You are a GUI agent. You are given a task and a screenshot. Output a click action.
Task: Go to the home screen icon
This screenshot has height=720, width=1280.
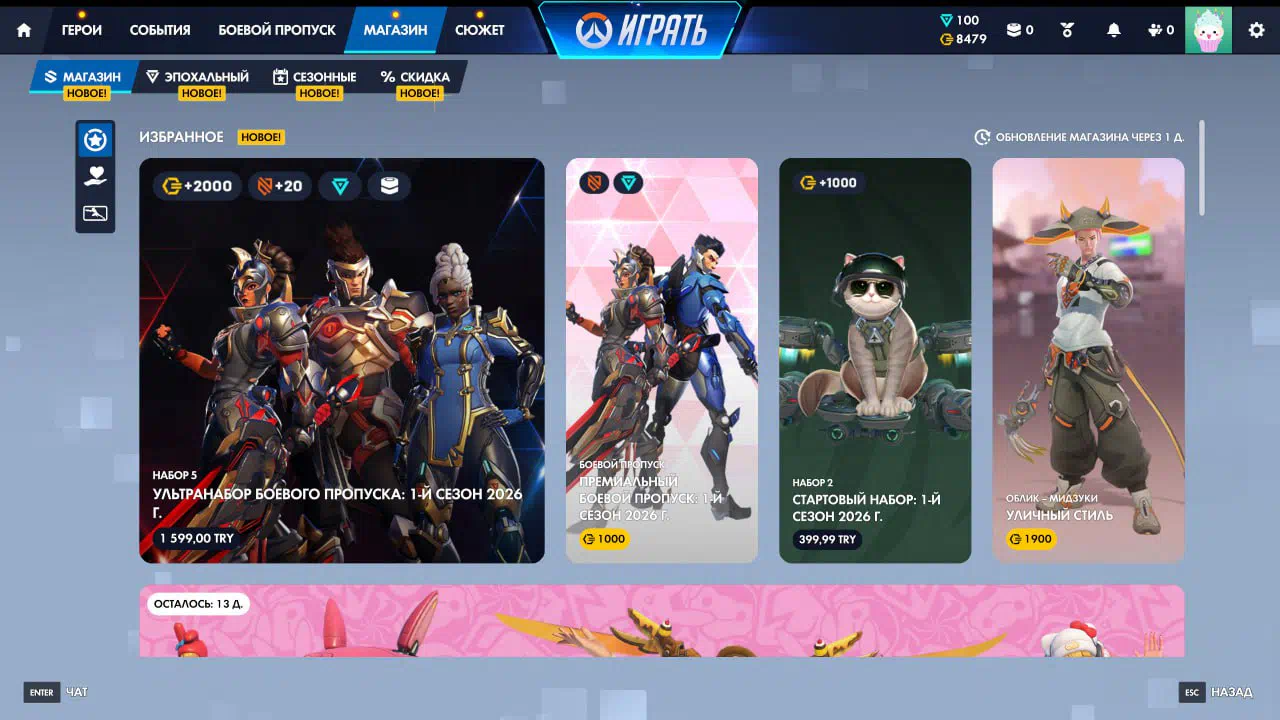tap(24, 30)
